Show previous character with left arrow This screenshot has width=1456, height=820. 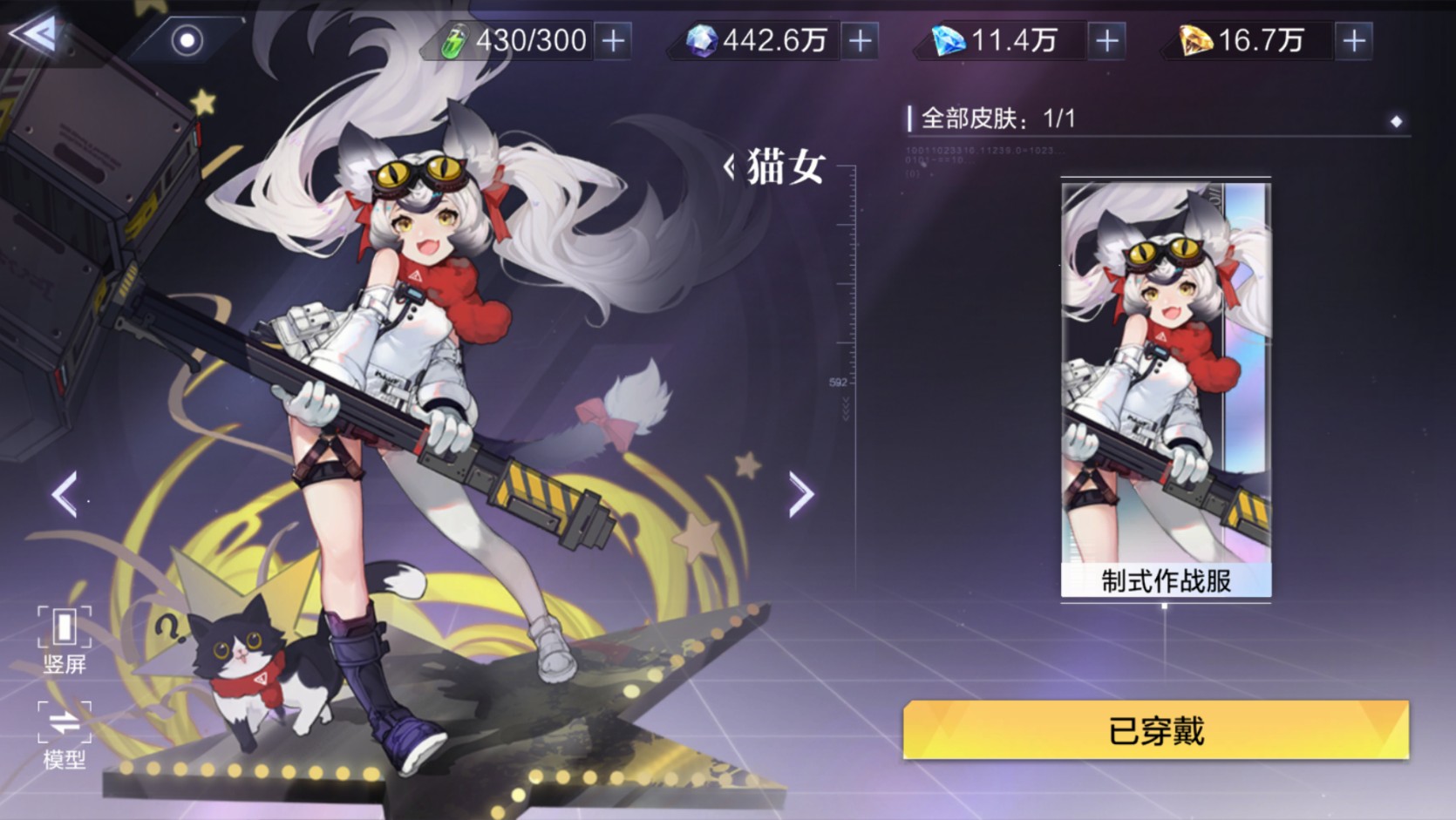coord(65,494)
